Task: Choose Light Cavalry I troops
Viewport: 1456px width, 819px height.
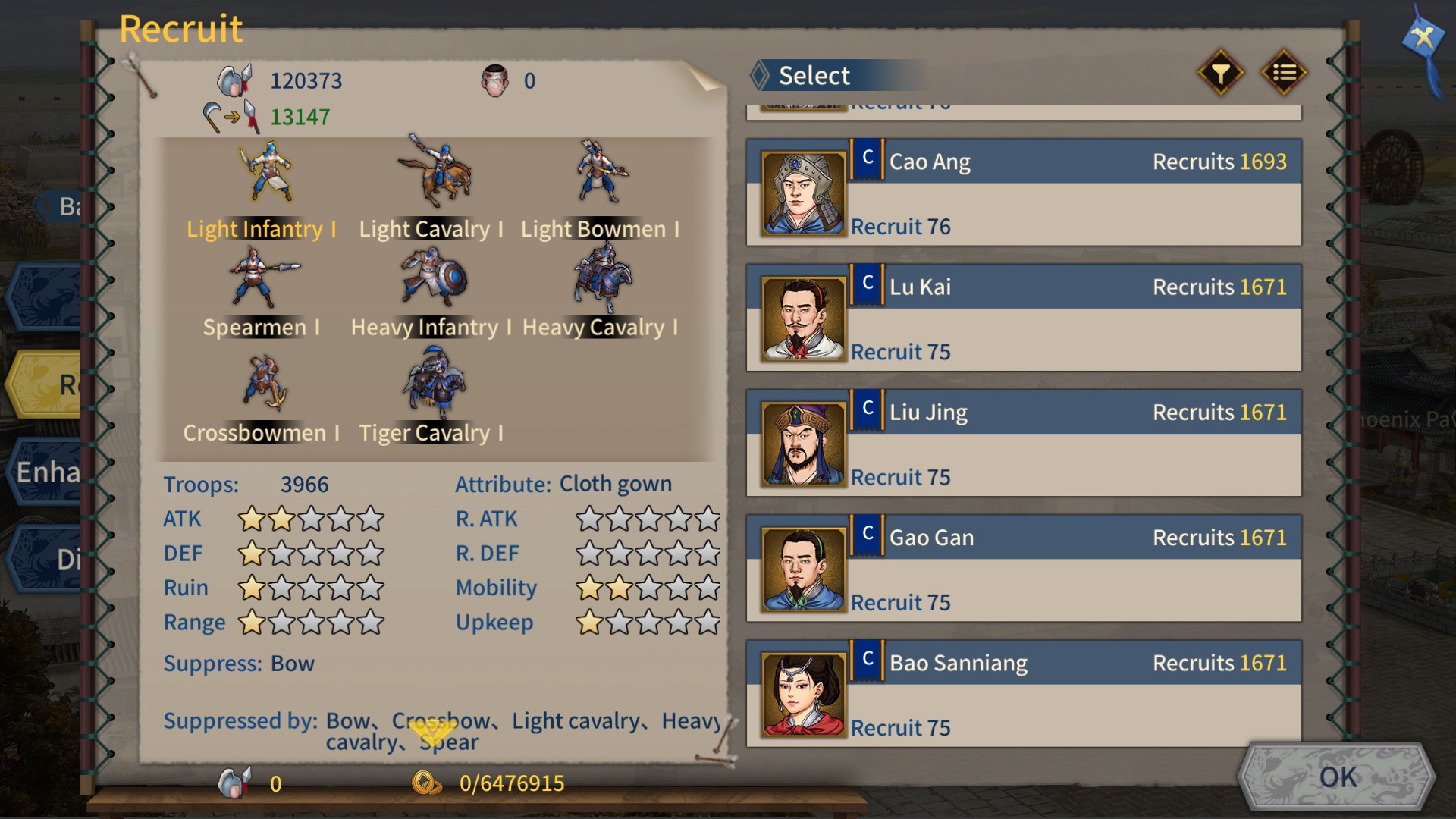Action: (x=431, y=191)
